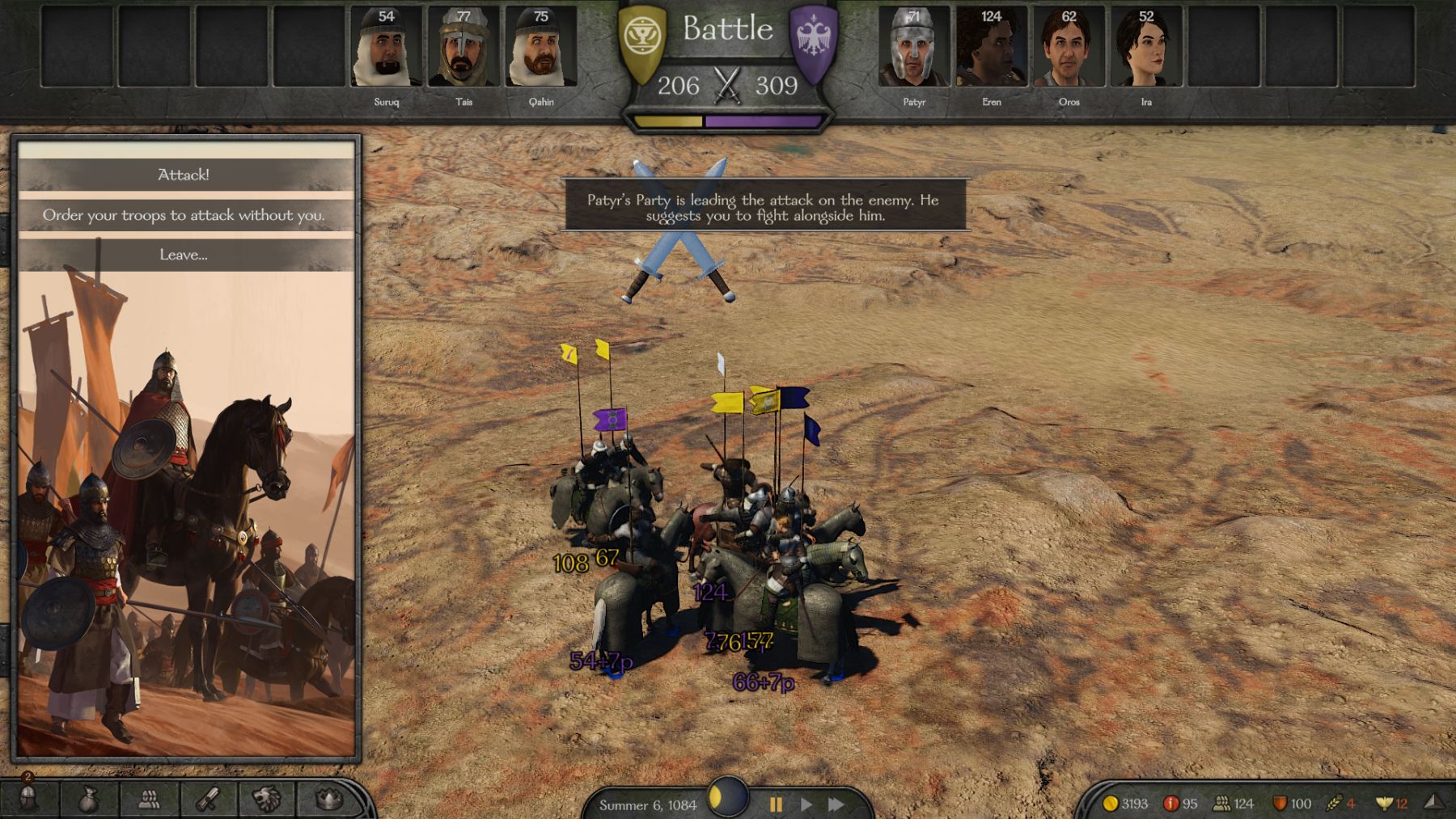The image size is (1456, 819).
Task: Open the party troops screen
Action: point(149,800)
